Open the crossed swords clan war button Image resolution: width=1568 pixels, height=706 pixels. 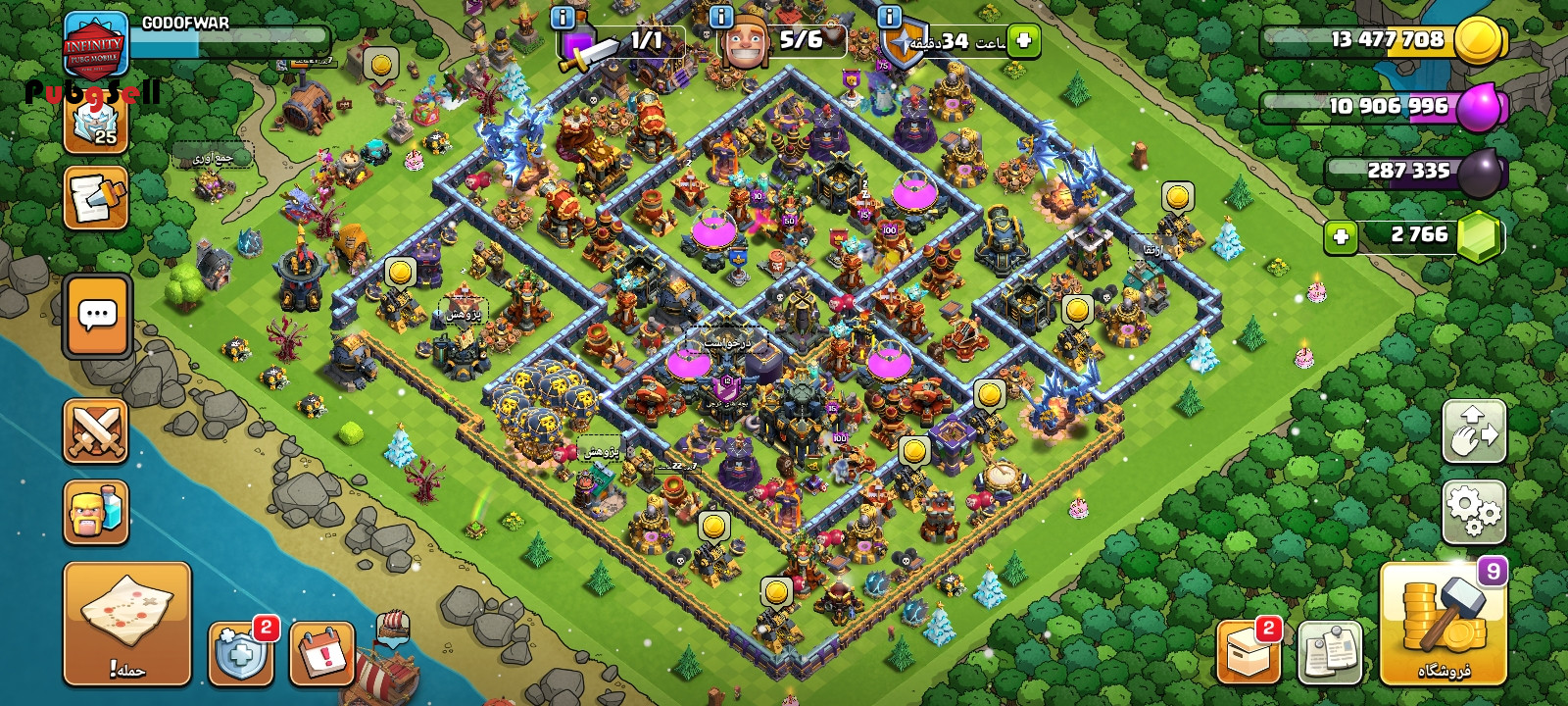coord(96,430)
